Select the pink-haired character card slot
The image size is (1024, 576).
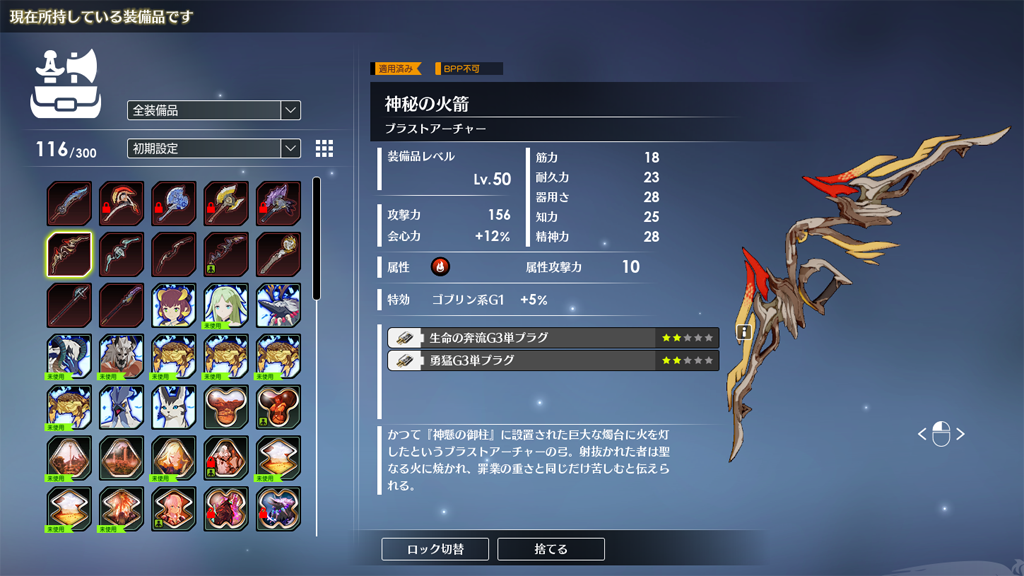[174, 509]
